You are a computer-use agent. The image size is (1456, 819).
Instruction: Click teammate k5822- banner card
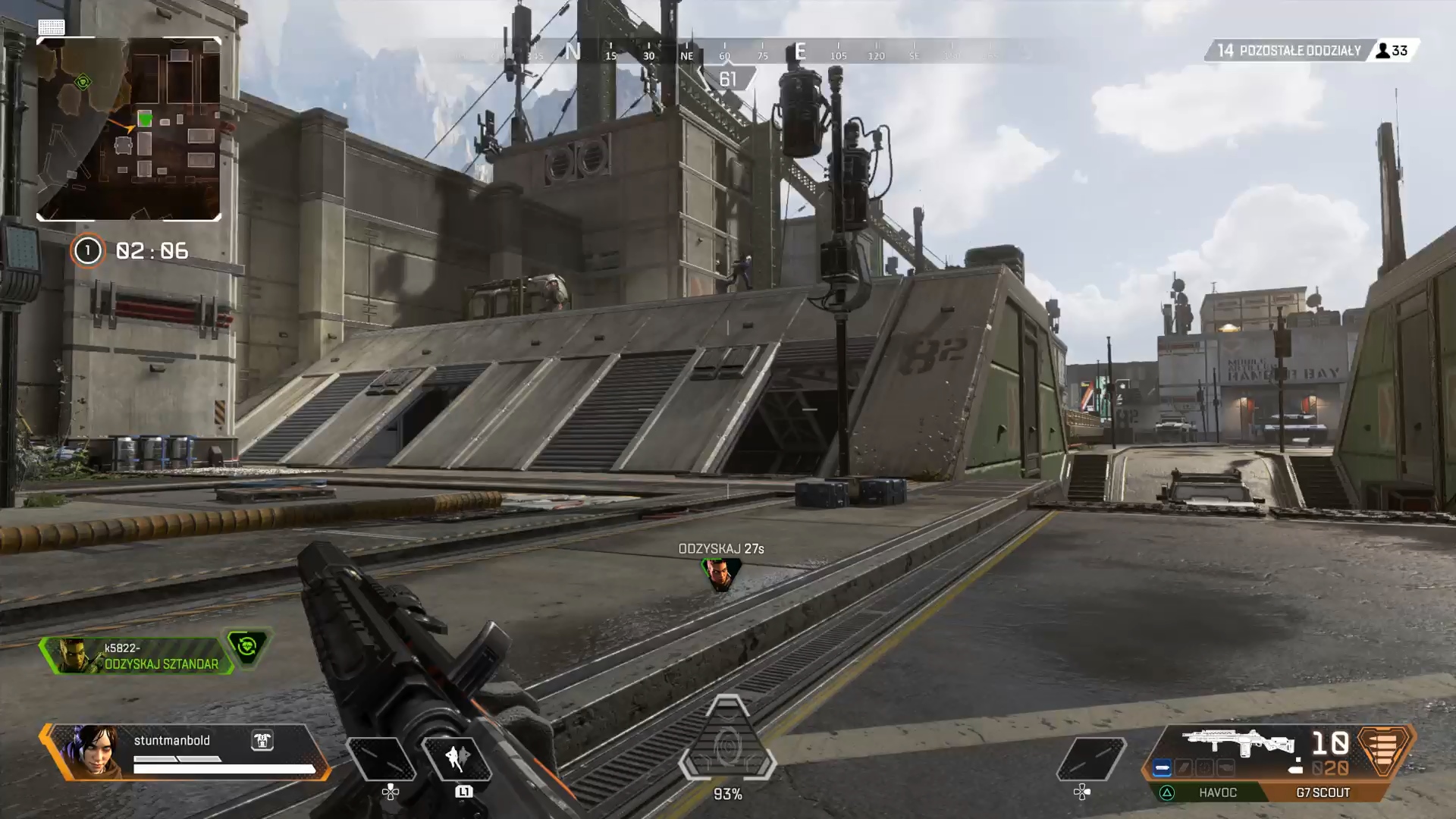[136, 656]
